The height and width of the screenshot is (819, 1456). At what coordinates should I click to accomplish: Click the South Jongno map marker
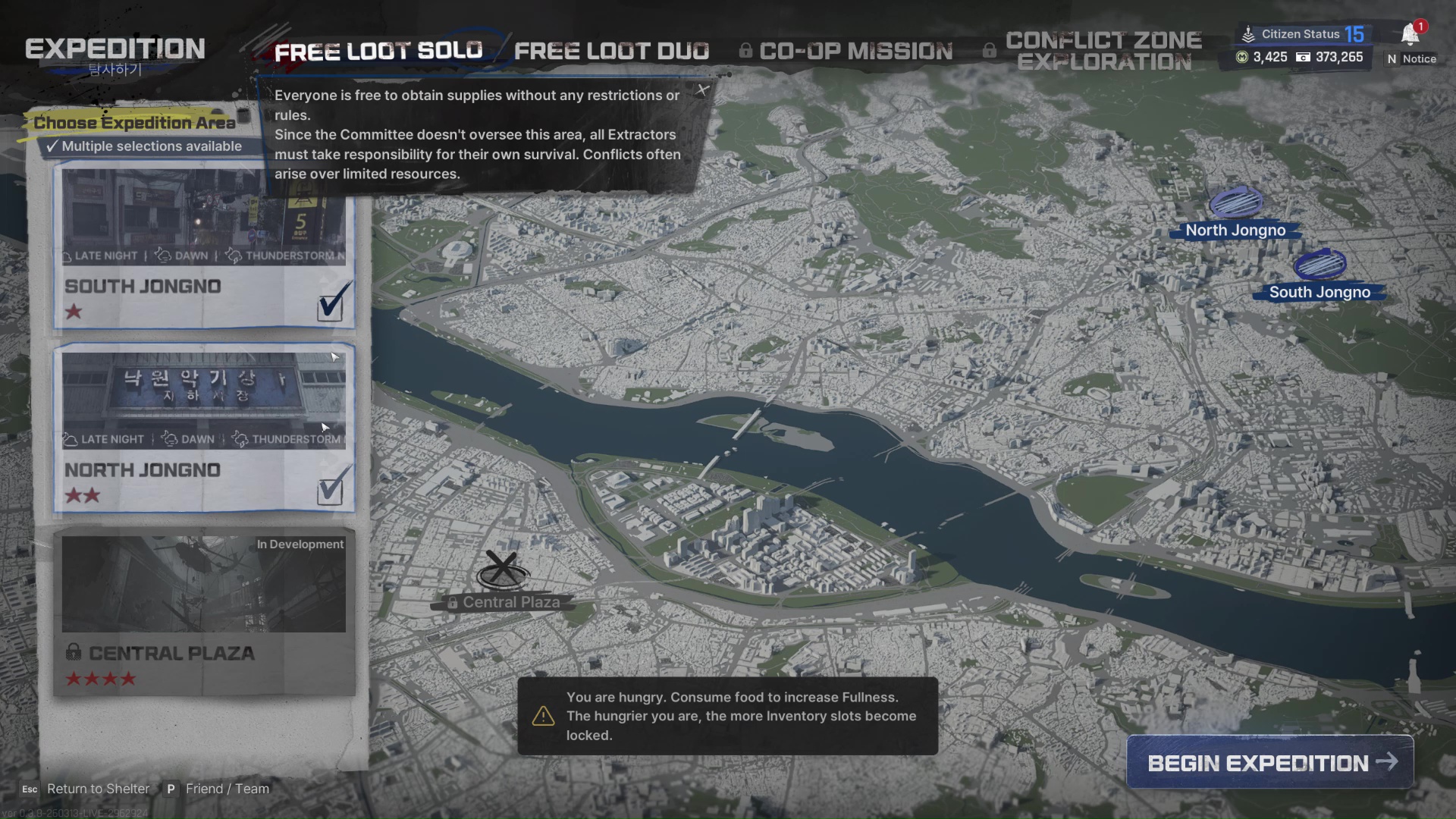1319,265
